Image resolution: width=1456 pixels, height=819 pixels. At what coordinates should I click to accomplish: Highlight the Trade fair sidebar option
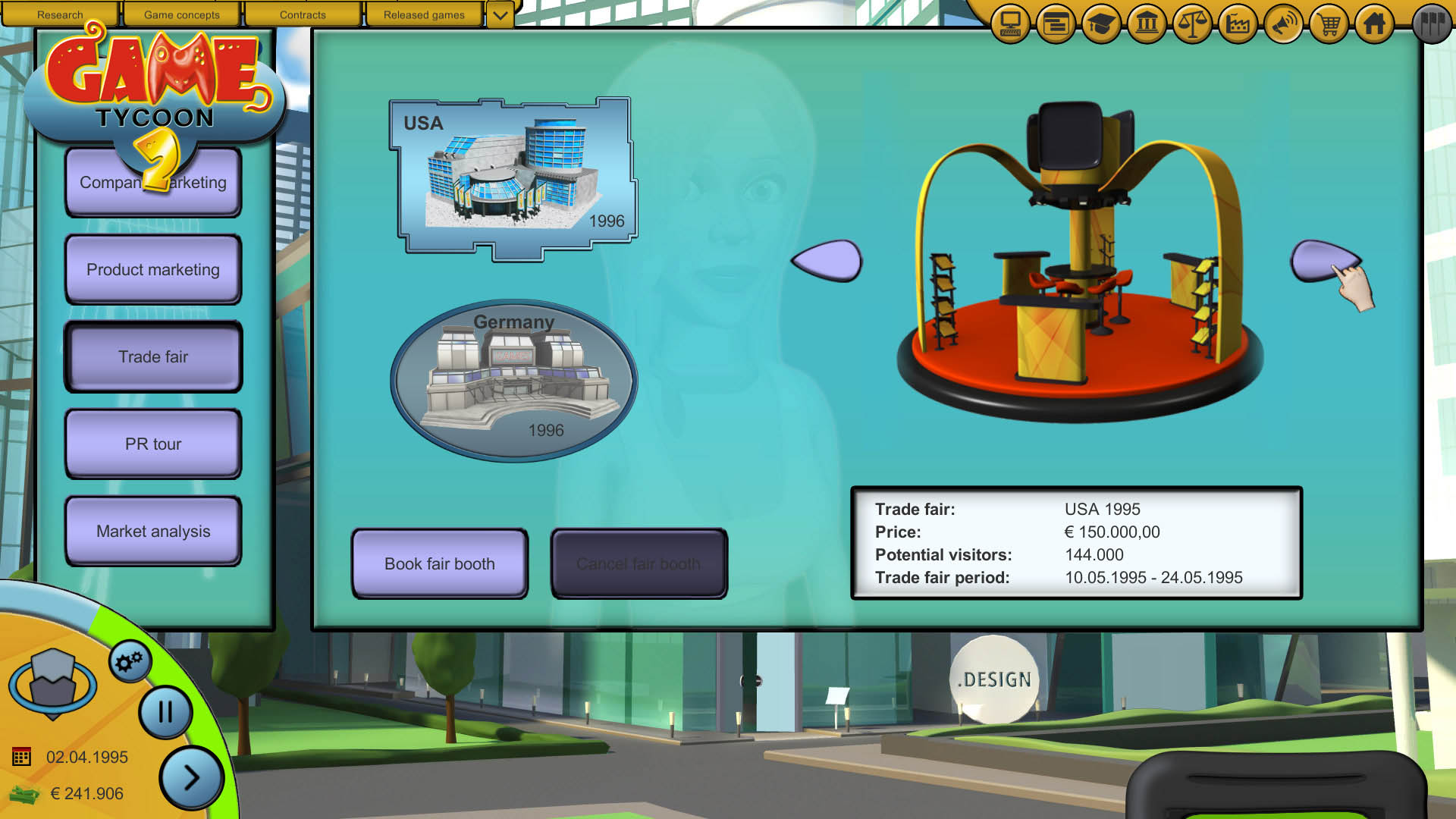coord(152,356)
